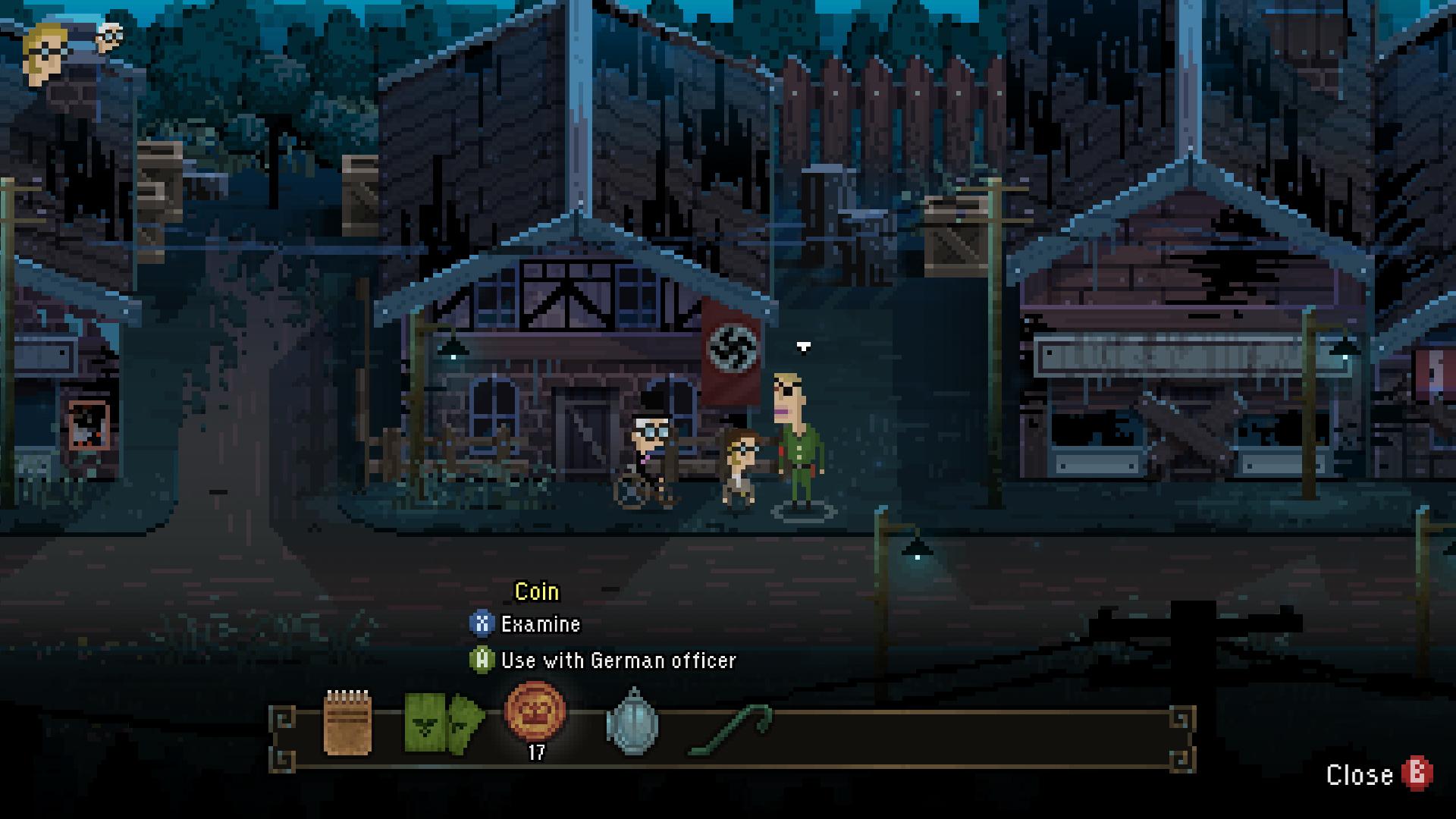Select the notepad in the inventory
This screenshot has height=819, width=1456.
[348, 723]
